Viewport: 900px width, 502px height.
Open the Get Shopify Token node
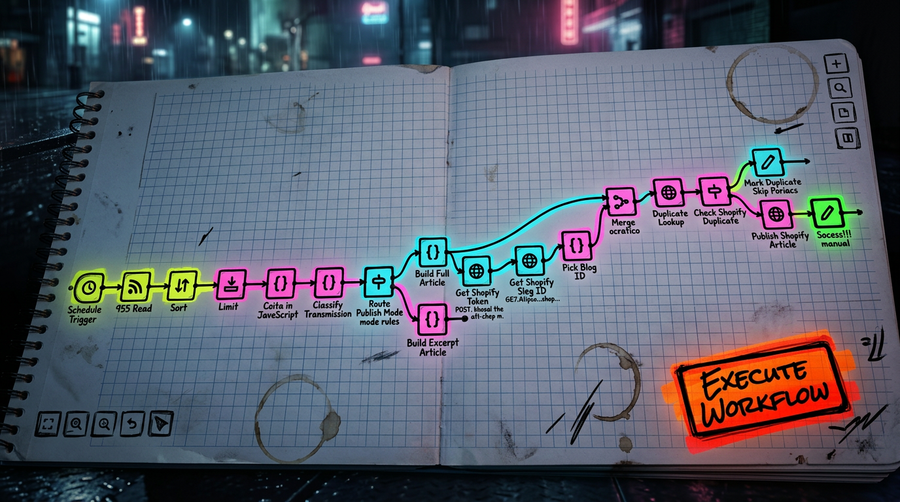click(x=477, y=269)
